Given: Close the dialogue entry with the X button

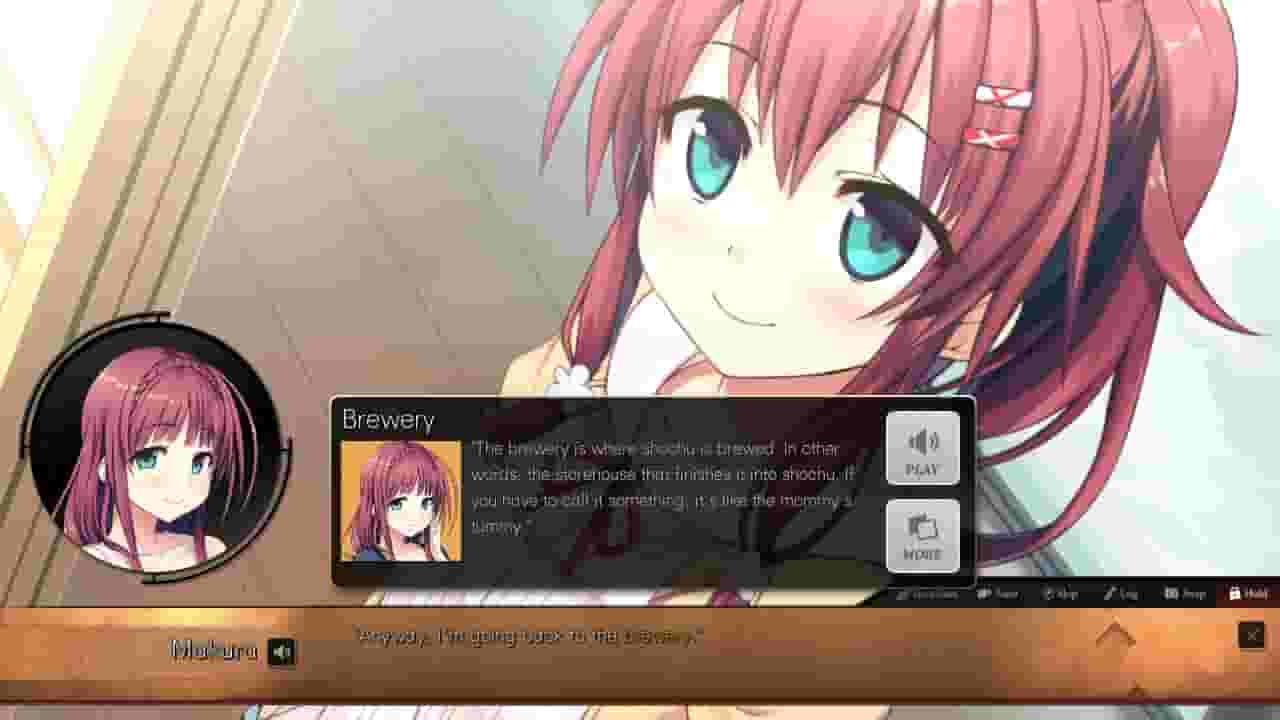Looking at the screenshot, I should 1253,635.
